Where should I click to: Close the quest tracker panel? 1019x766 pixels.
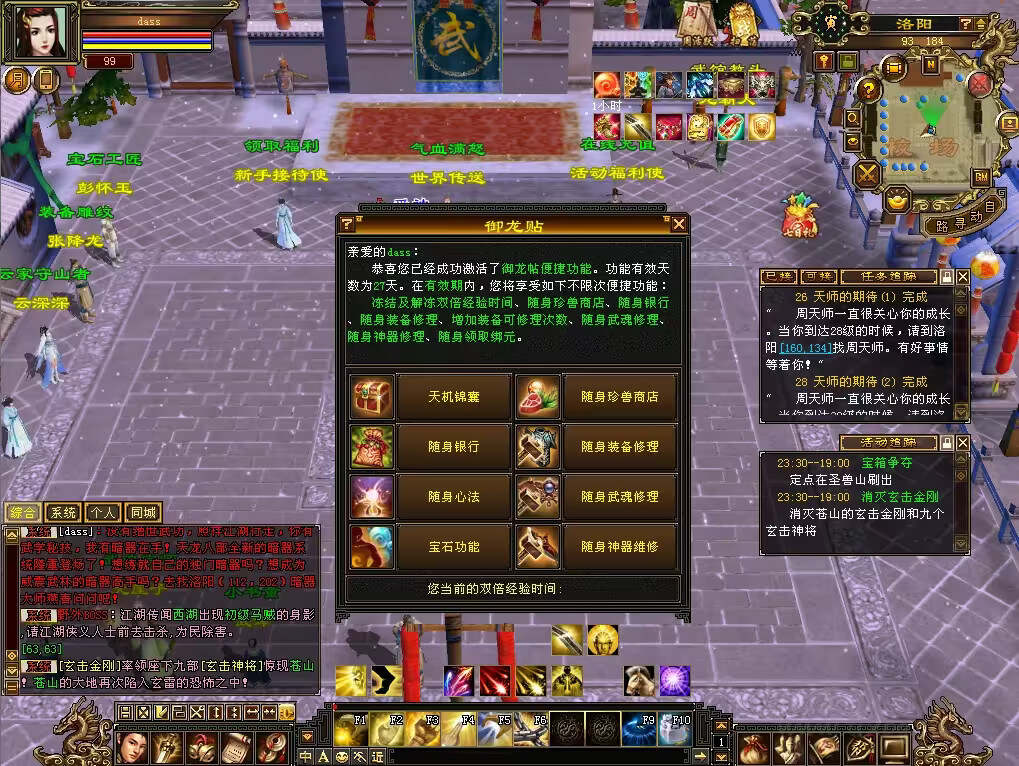point(962,276)
